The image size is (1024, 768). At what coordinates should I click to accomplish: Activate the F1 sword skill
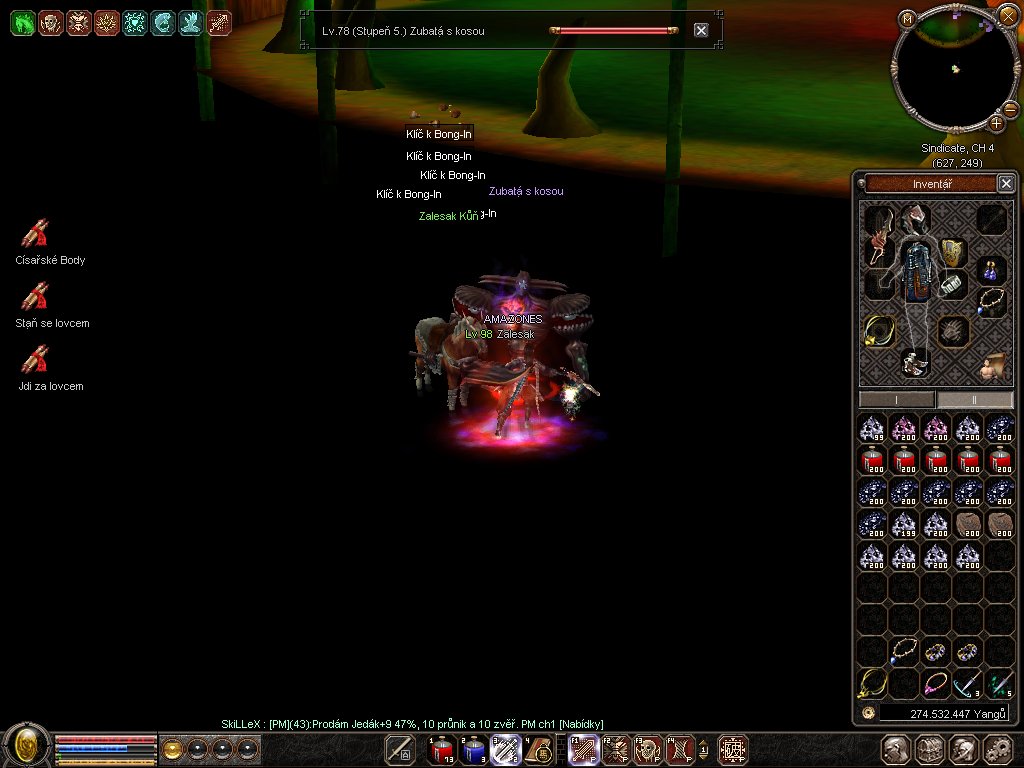coord(583,749)
